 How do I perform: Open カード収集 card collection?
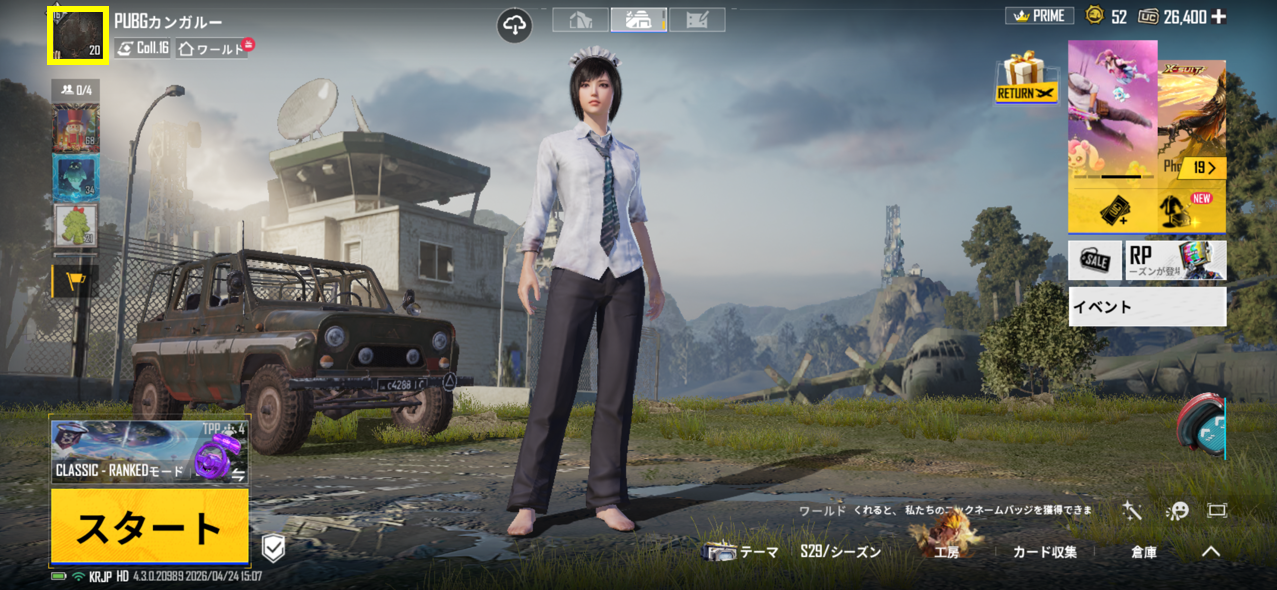click(x=1044, y=552)
